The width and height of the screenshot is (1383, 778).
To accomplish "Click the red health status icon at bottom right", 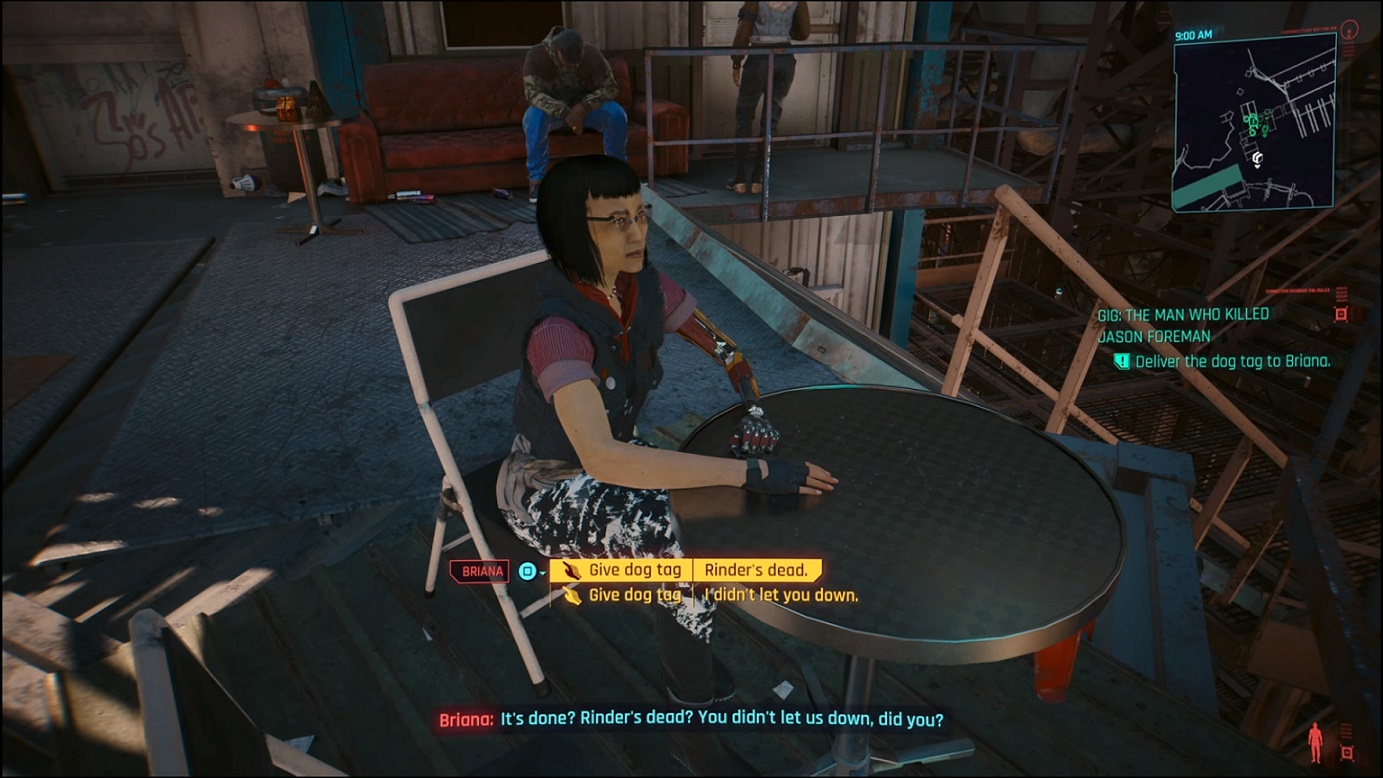I will pos(1316,742).
